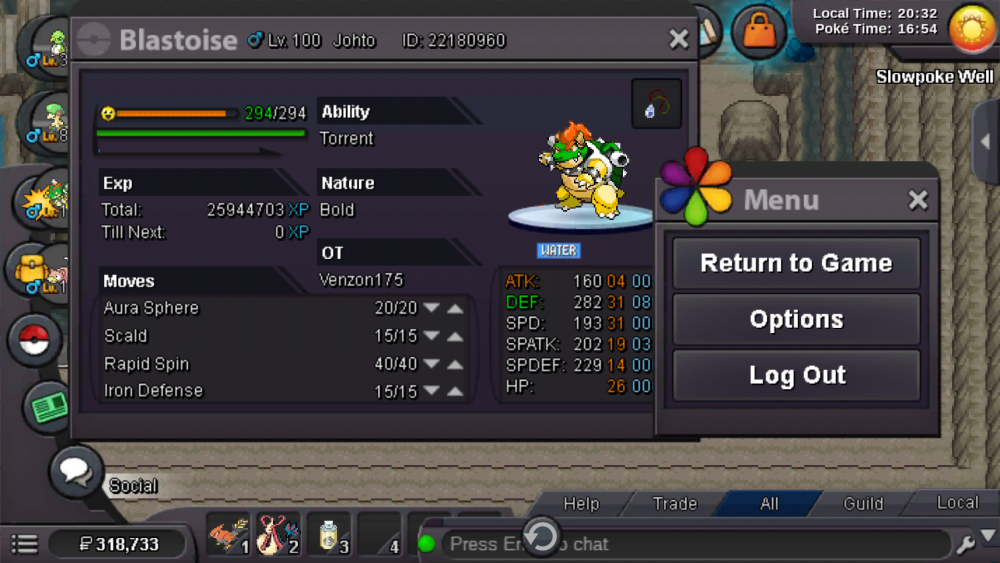Open the green trainer card icon
The image size is (1000, 563).
coord(49,405)
